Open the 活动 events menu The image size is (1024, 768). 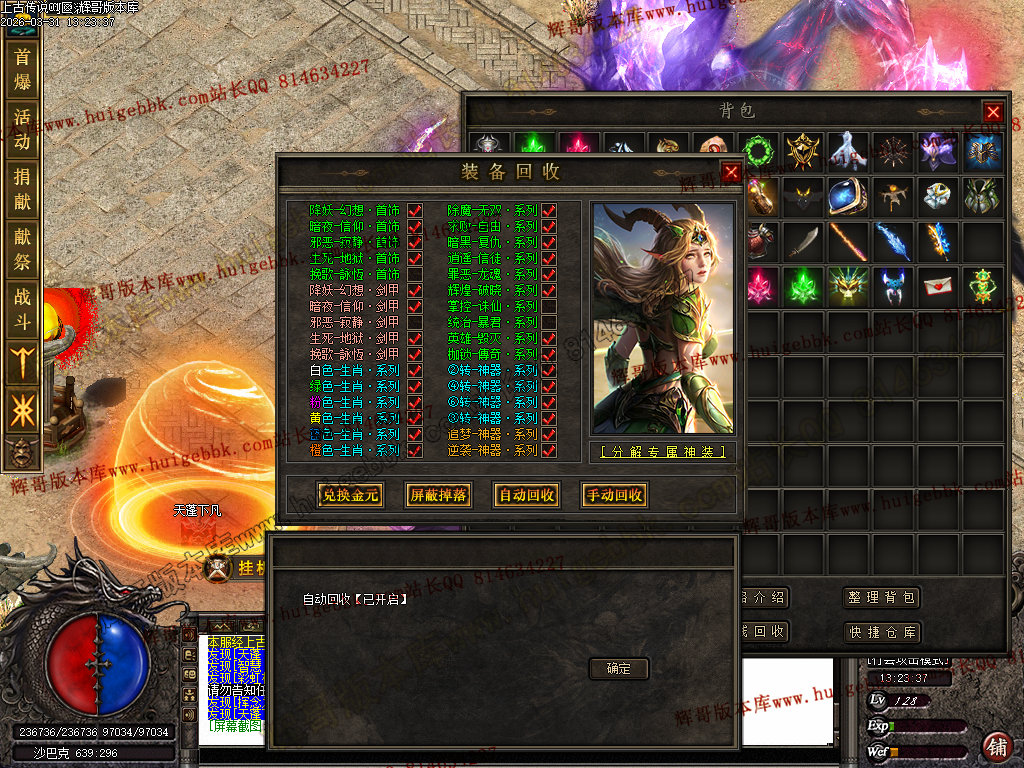22,130
